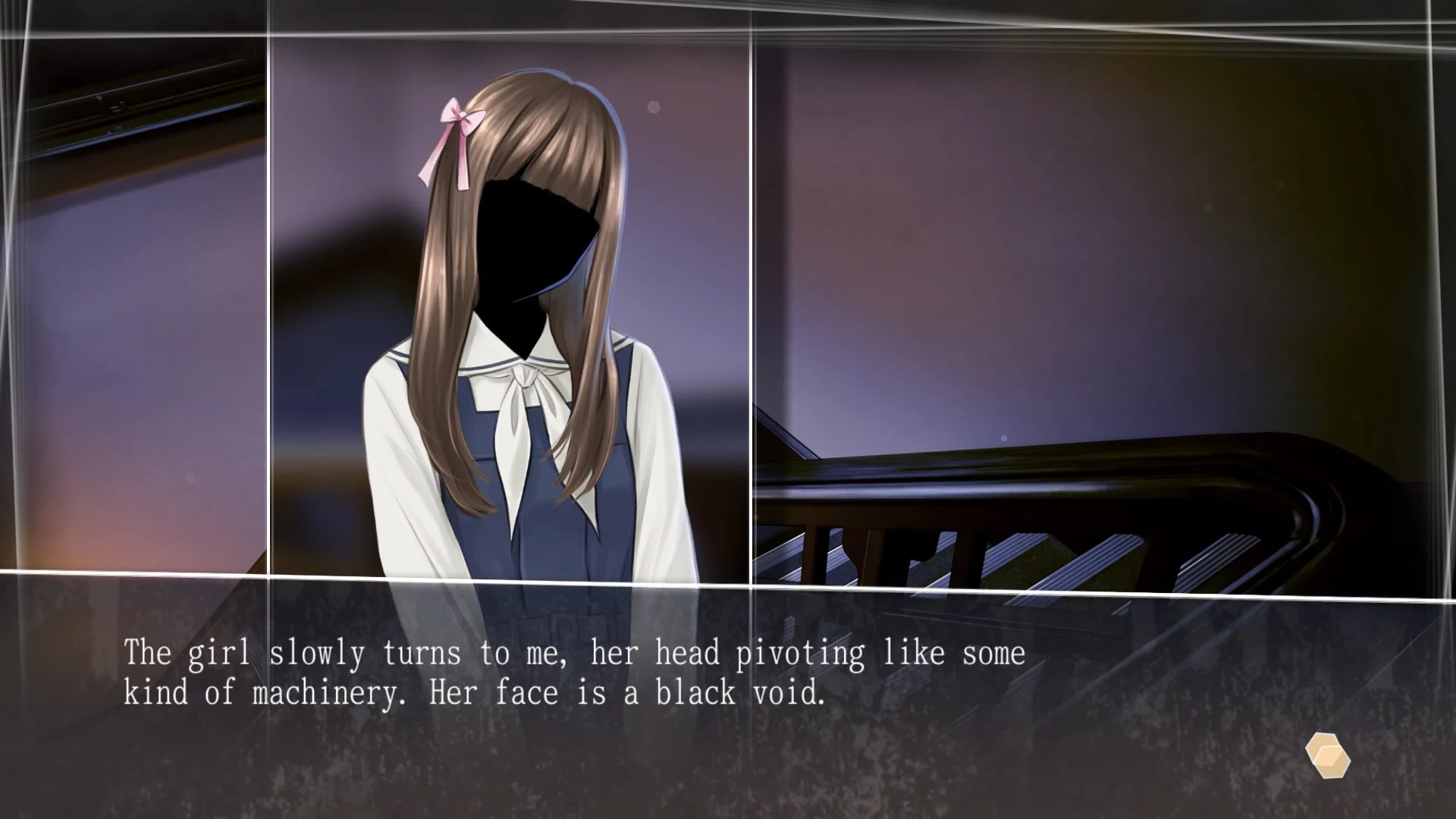Screen dimensions: 1456x819
Task: Click the staircase railing panel on the right
Action: pos(1062,493)
